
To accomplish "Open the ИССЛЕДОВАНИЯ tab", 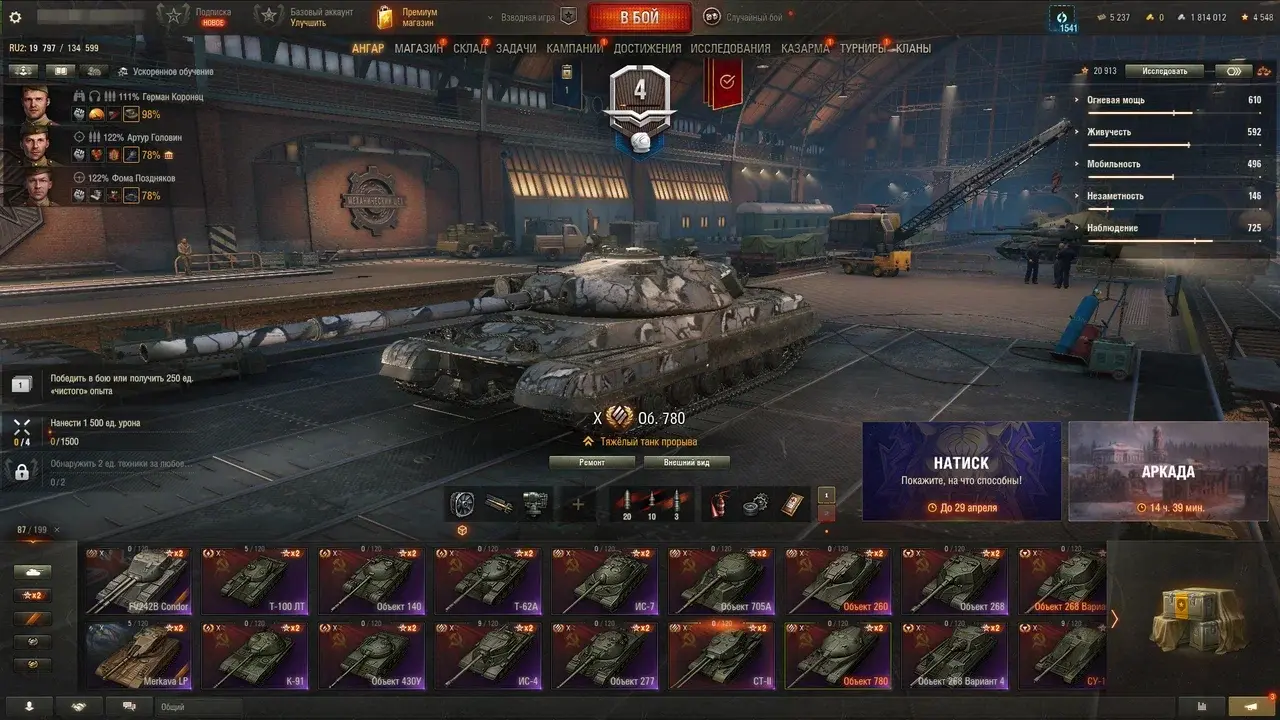I will (730, 48).
